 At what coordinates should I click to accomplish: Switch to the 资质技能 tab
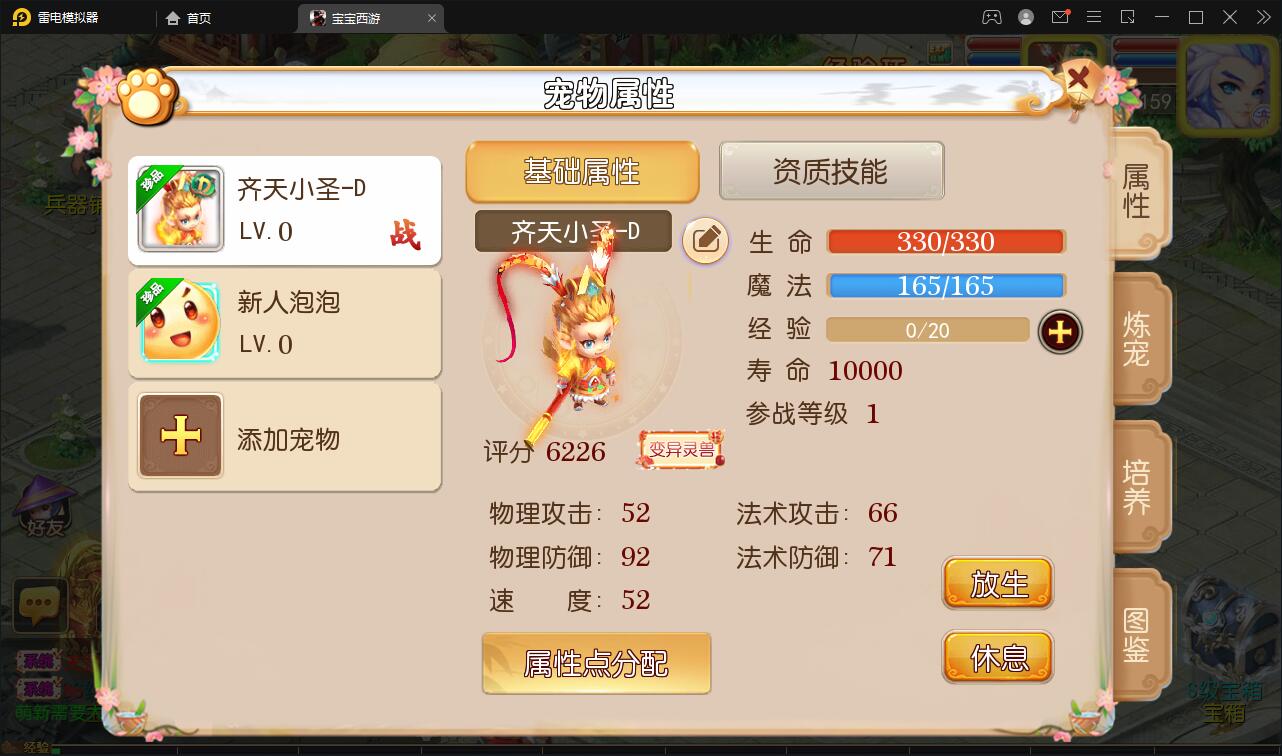tap(831, 170)
